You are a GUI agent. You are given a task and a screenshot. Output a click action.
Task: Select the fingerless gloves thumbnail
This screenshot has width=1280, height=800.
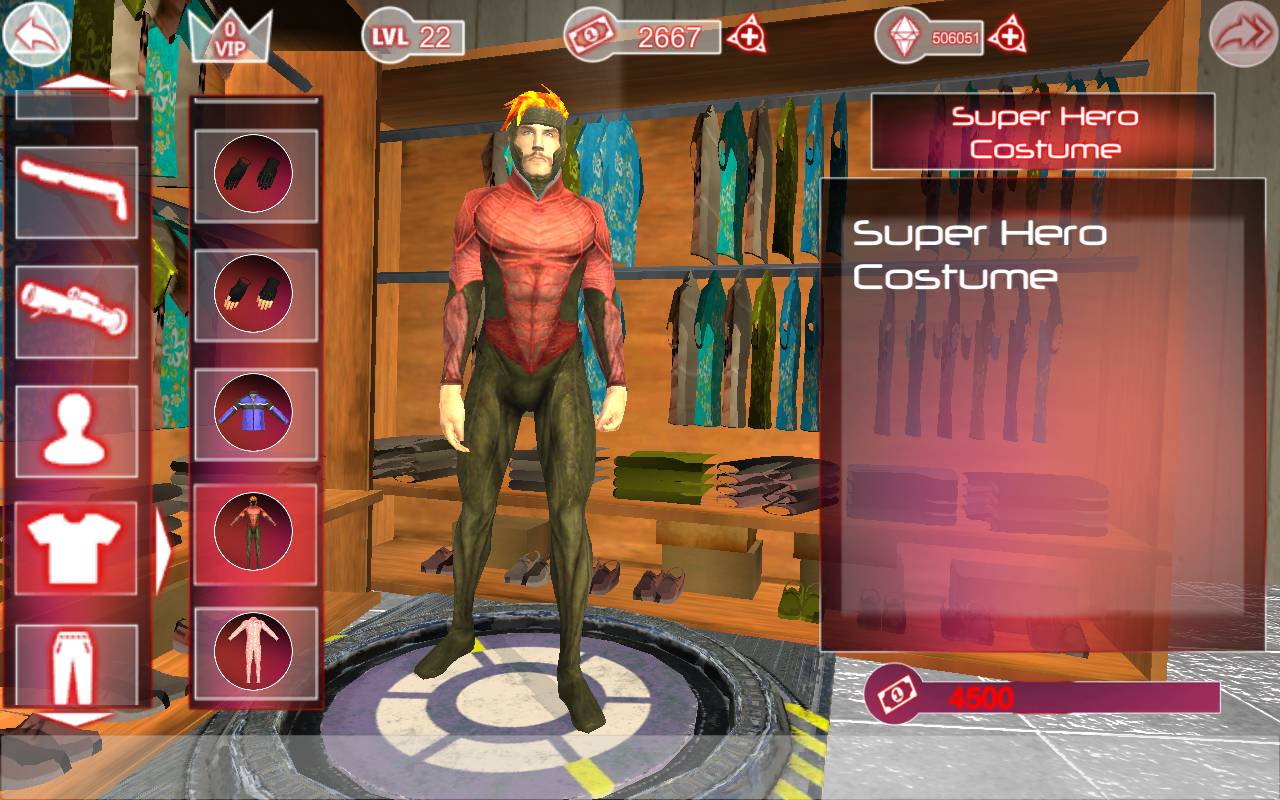click(255, 293)
